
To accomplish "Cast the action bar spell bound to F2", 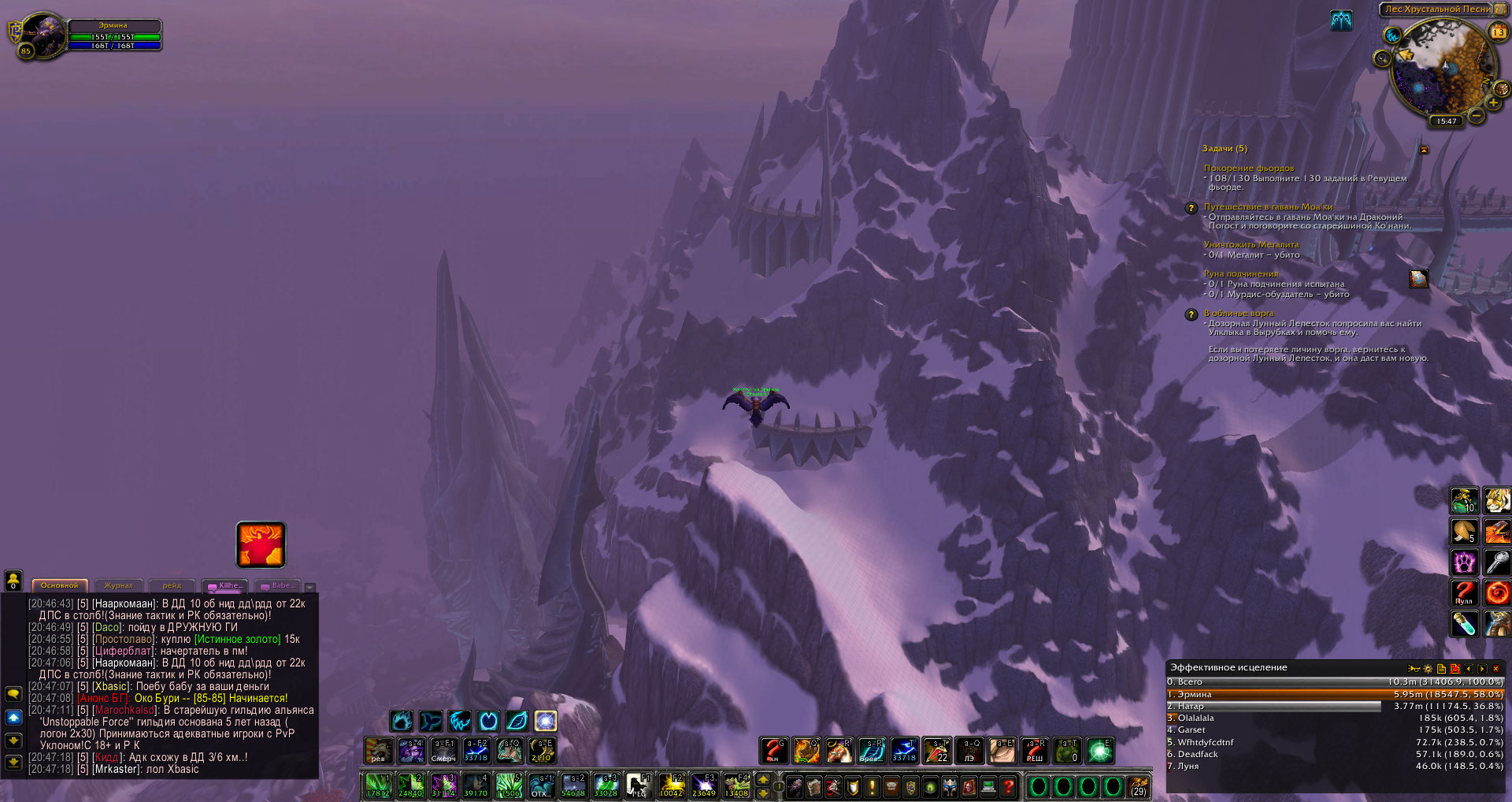I will (671, 785).
